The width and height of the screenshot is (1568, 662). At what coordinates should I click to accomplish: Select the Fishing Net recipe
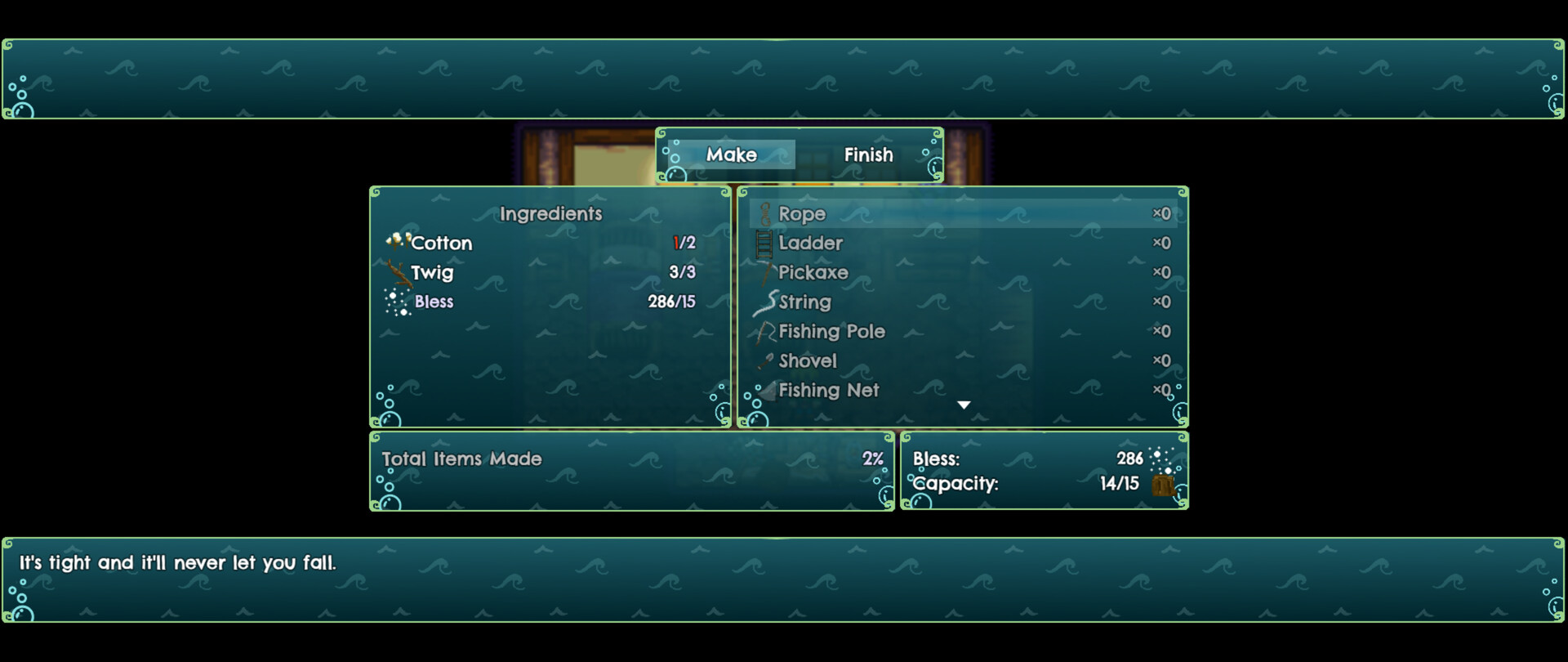pyautogui.click(x=828, y=391)
